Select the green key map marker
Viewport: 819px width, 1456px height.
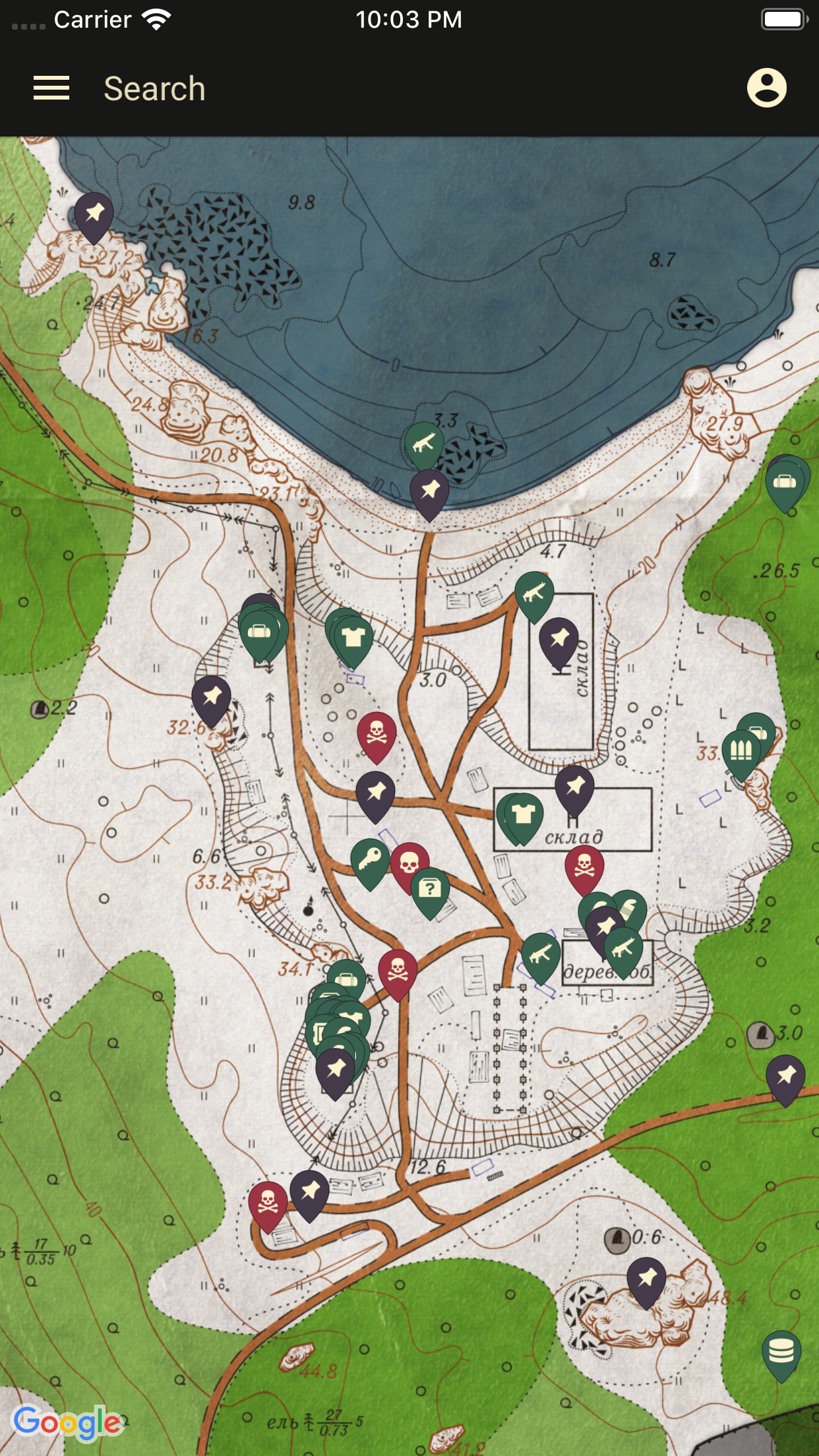pos(370,860)
